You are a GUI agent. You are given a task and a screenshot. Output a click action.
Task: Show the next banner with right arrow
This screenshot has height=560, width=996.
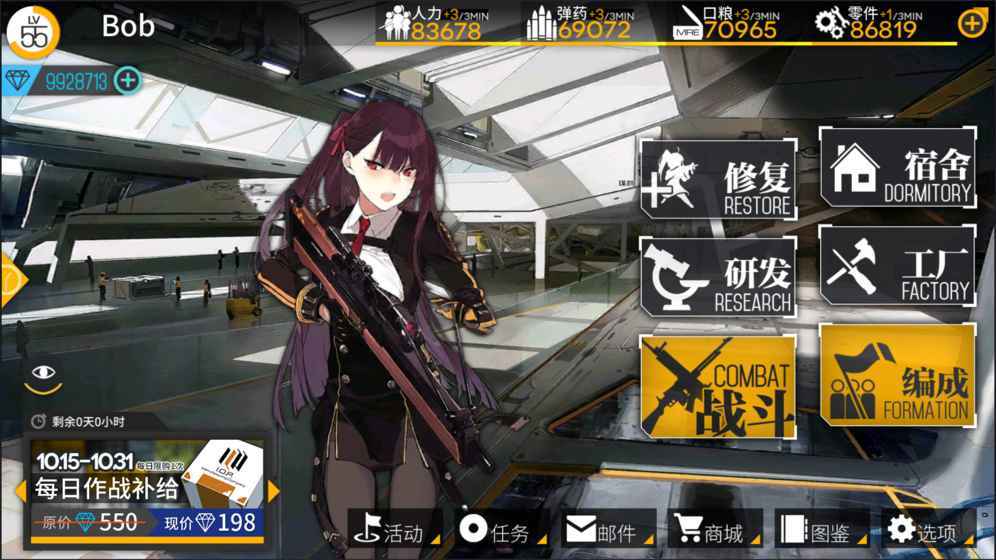(274, 491)
